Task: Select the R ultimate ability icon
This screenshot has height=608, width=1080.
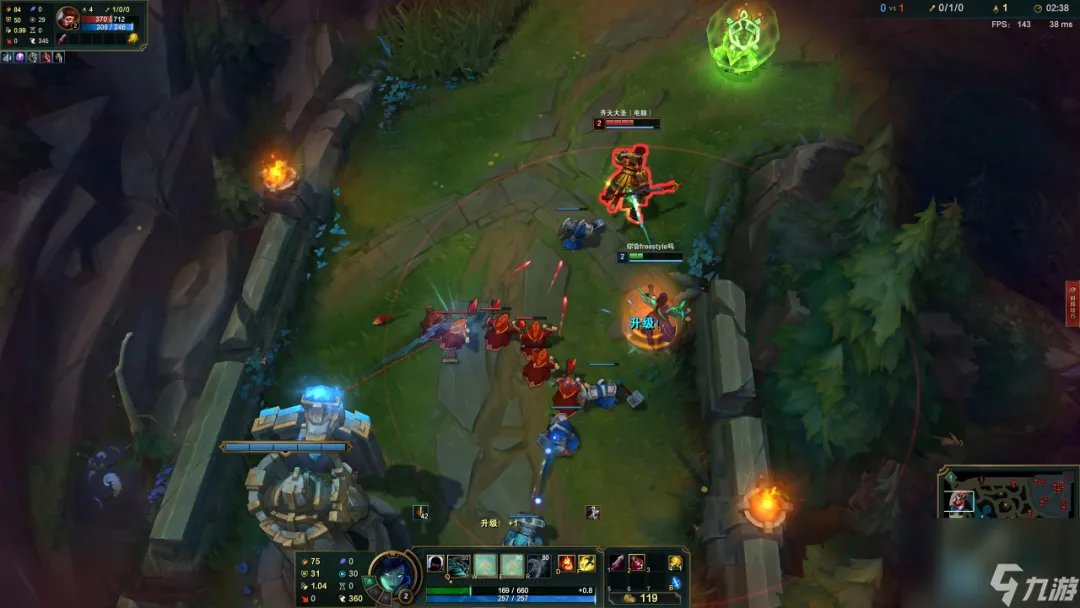Action: 537,565
